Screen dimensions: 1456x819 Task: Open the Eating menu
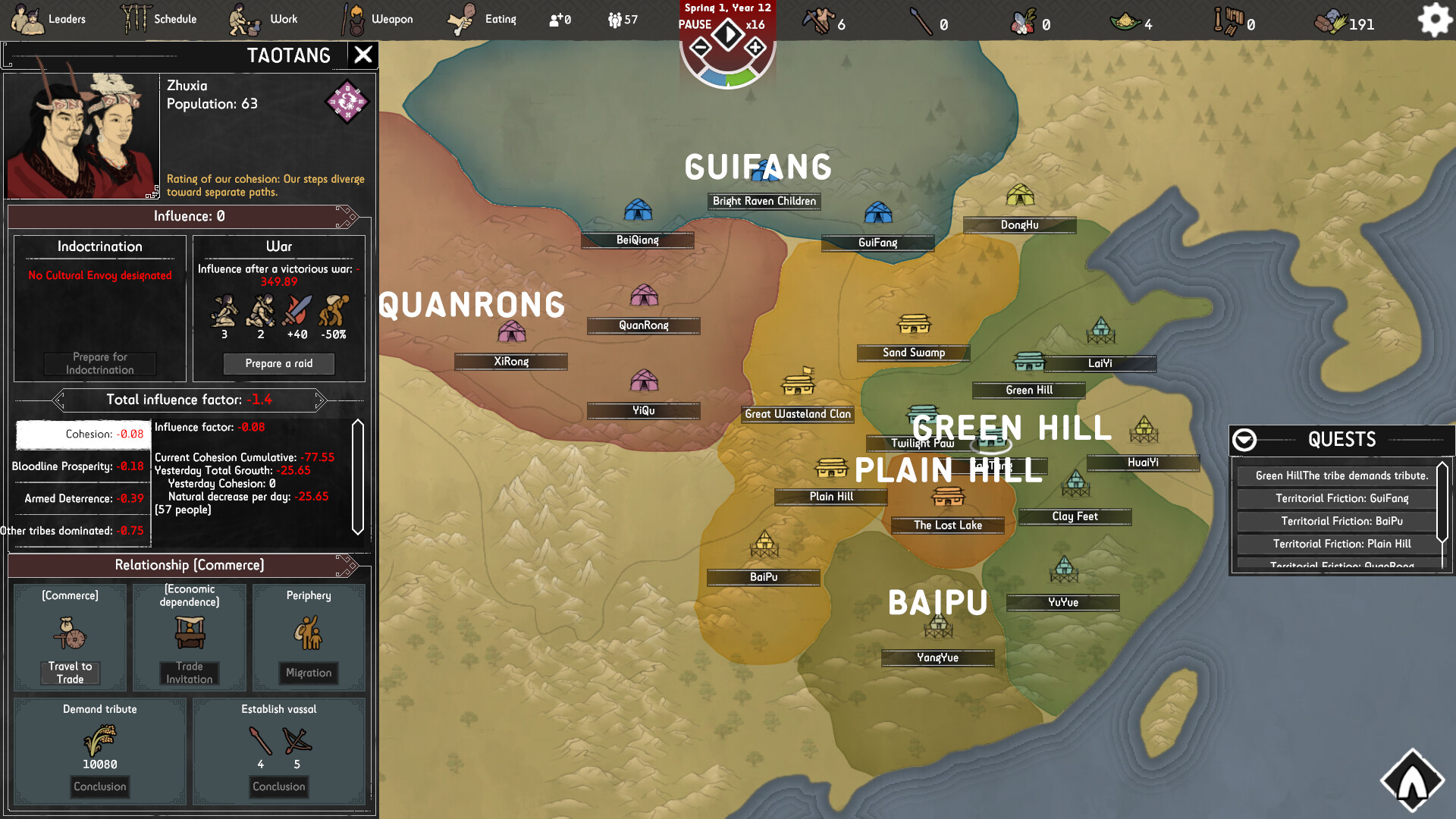pos(482,19)
